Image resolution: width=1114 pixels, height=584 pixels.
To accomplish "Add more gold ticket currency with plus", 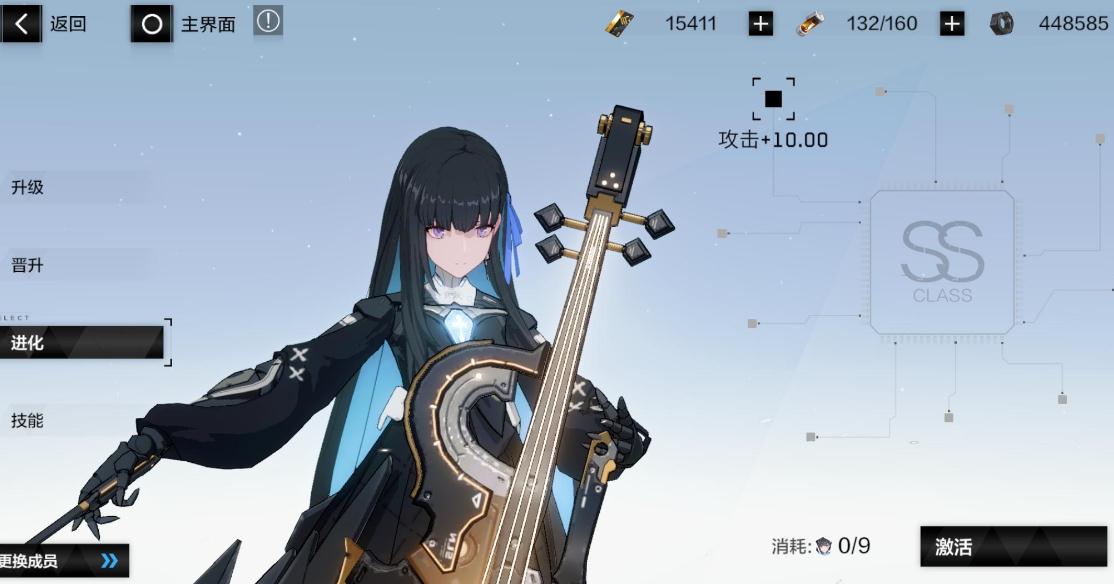I will pyautogui.click(x=761, y=24).
